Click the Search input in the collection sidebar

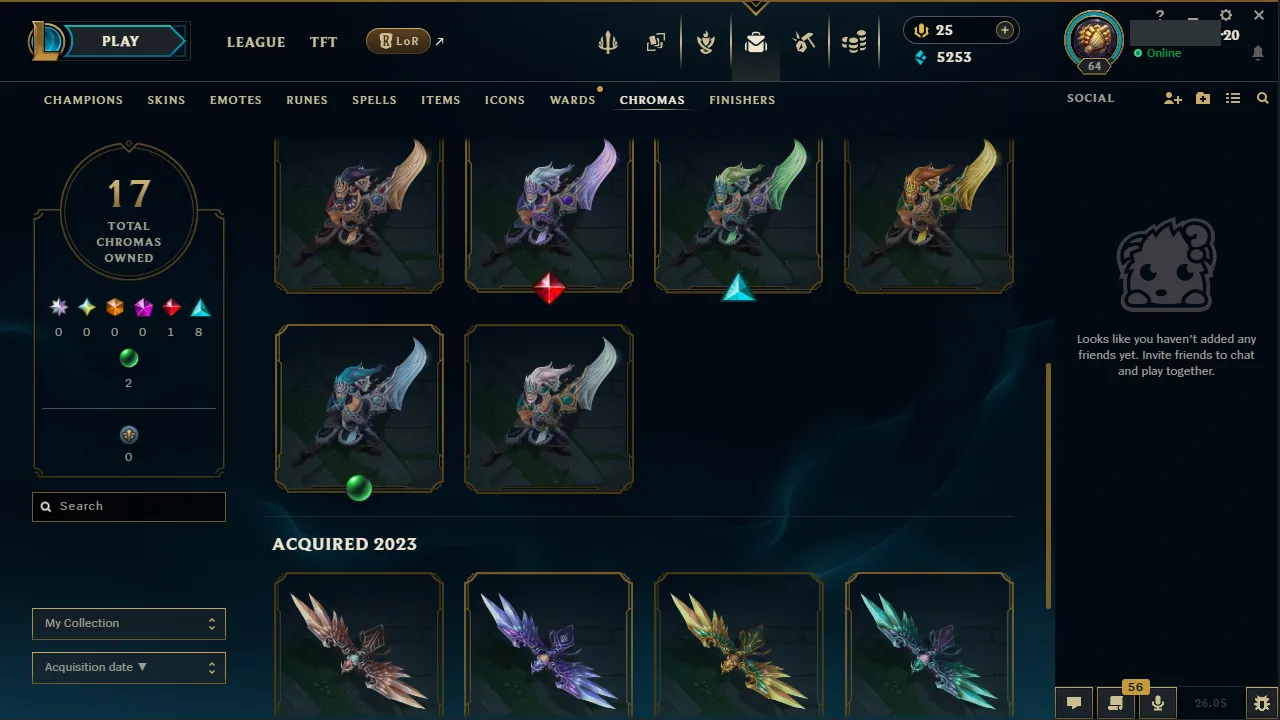pyautogui.click(x=128, y=506)
